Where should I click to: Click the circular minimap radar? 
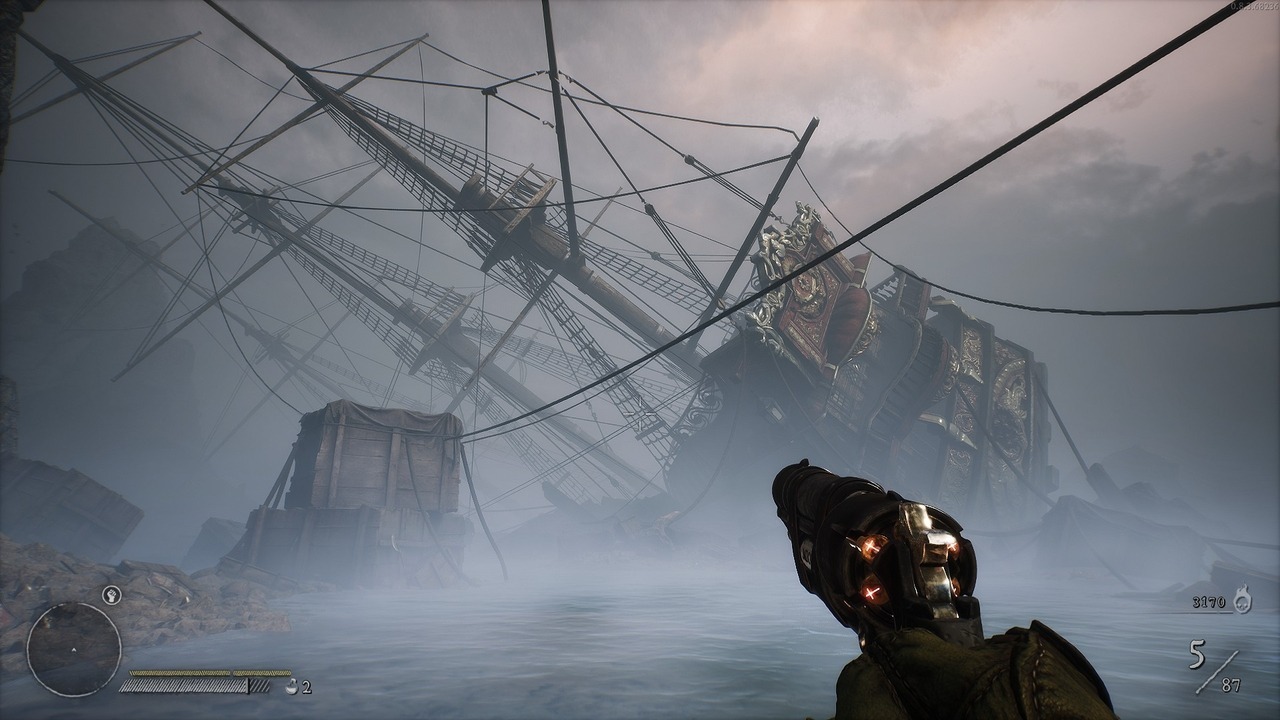click(73, 649)
